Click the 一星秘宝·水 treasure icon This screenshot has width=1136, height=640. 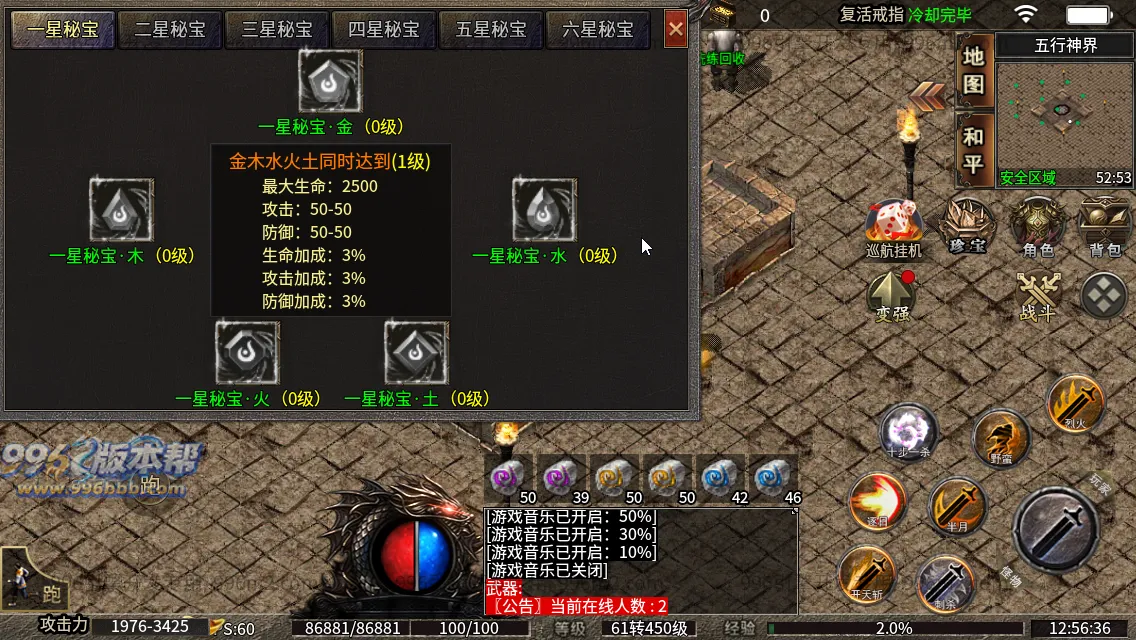545,210
